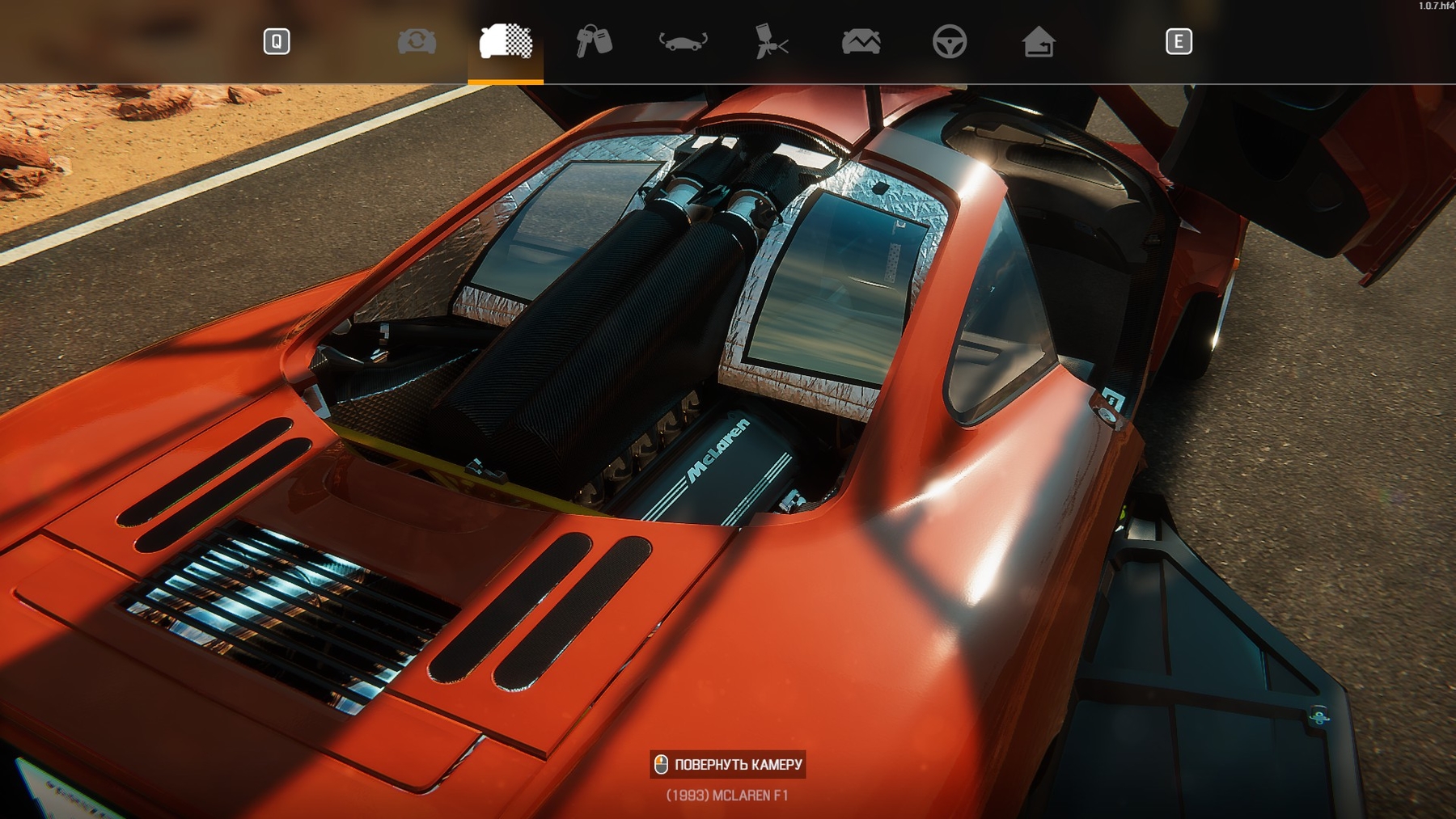This screenshot has width=1456, height=819.
Task: Open the car with opening-doors arrows tab
Action: click(x=683, y=41)
